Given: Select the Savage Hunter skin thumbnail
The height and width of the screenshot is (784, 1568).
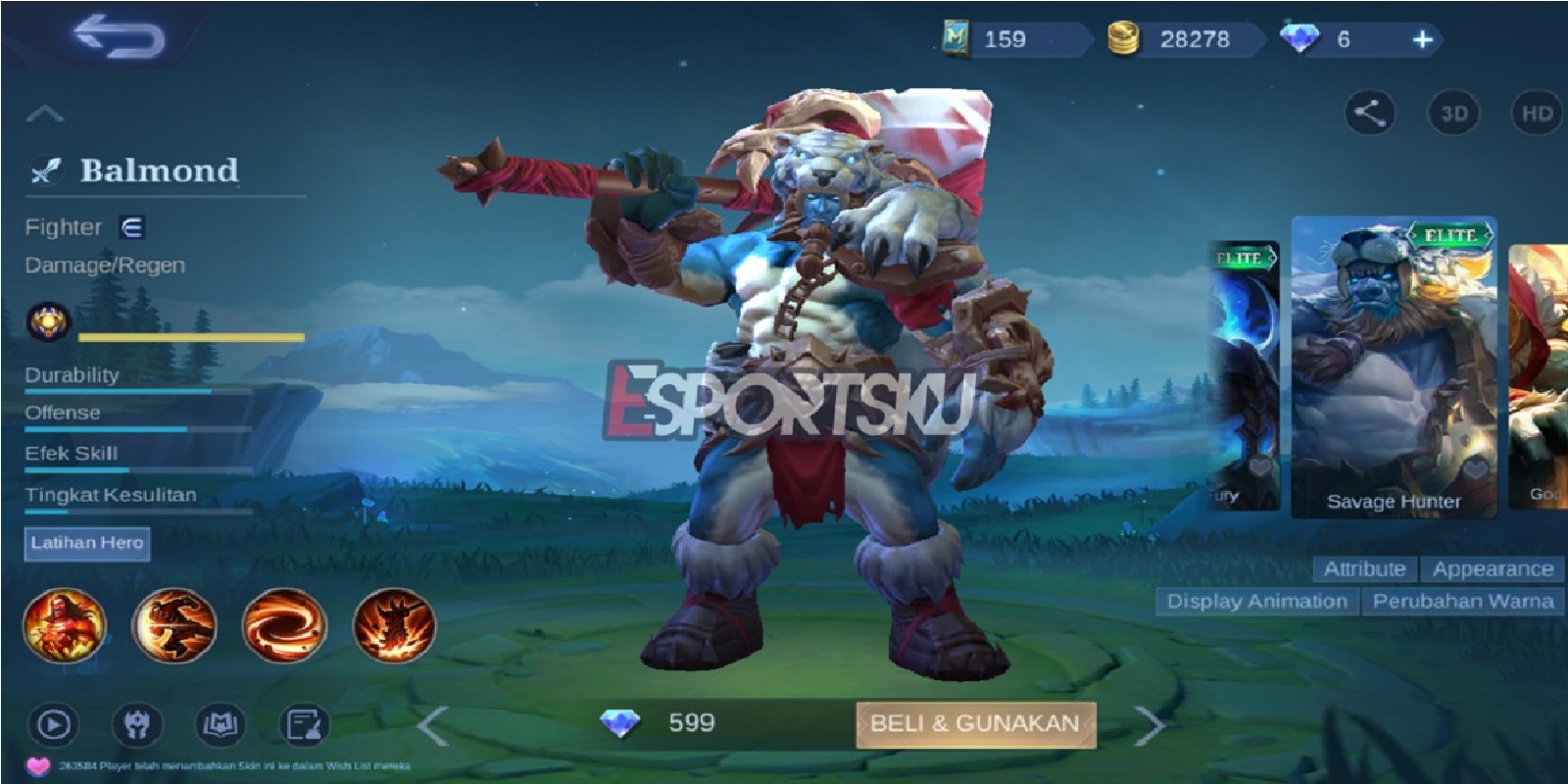Looking at the screenshot, I should 1396,363.
